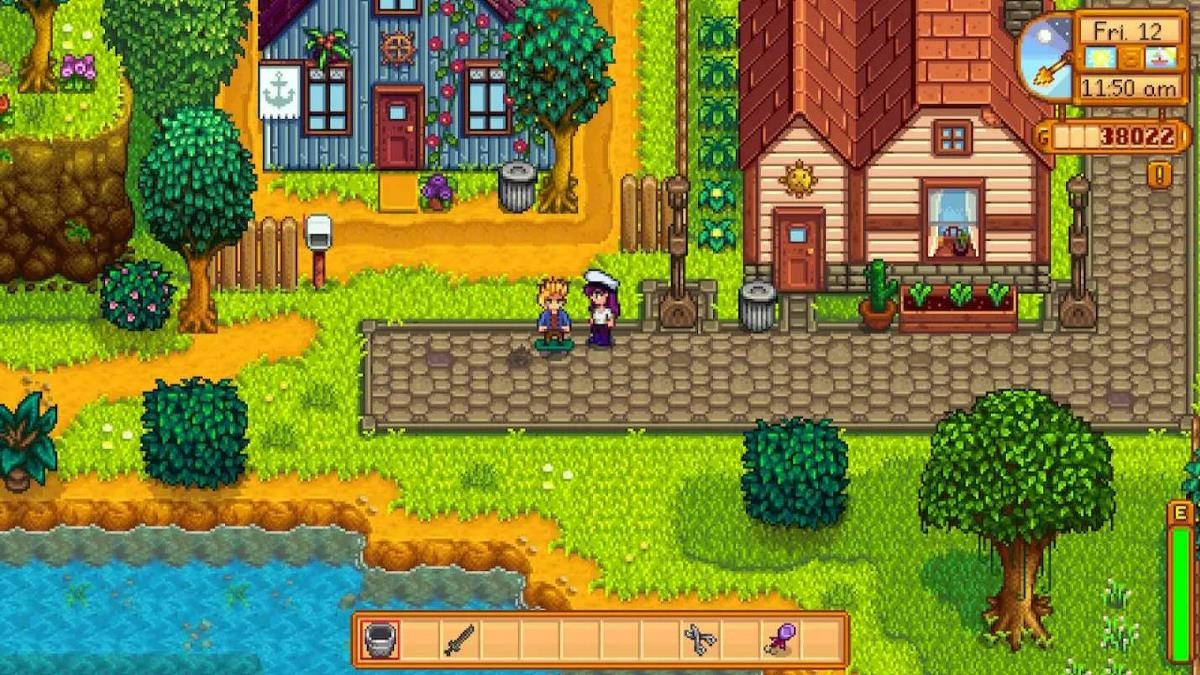Screen dimensions: 1200x675
Task: Choose the shears in the toolbar
Action: tap(699, 640)
